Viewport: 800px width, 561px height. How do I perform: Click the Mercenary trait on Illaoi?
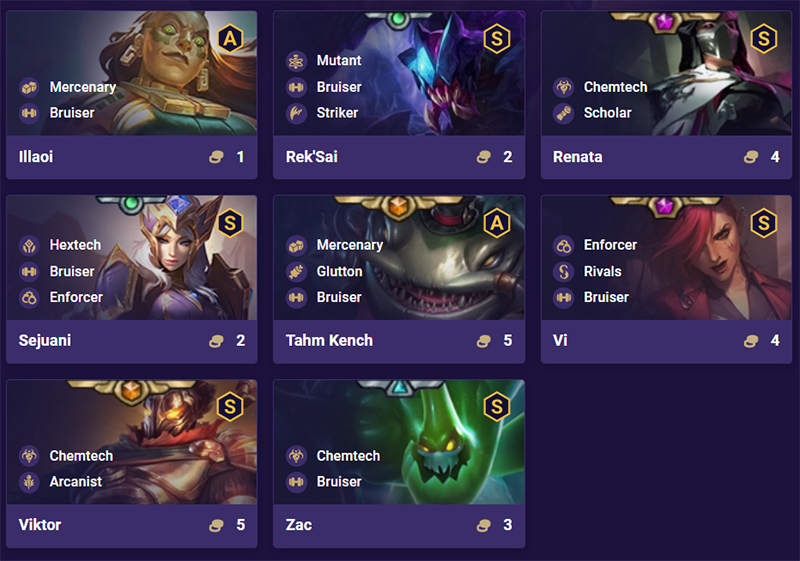(x=82, y=87)
